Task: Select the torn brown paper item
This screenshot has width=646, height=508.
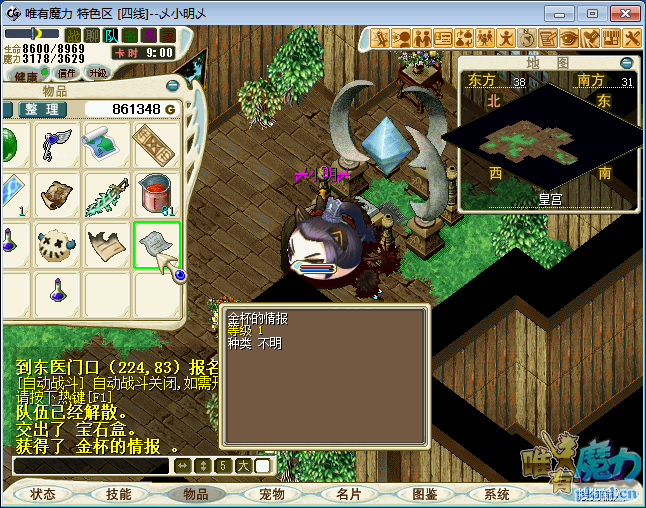Action: [x=107, y=244]
